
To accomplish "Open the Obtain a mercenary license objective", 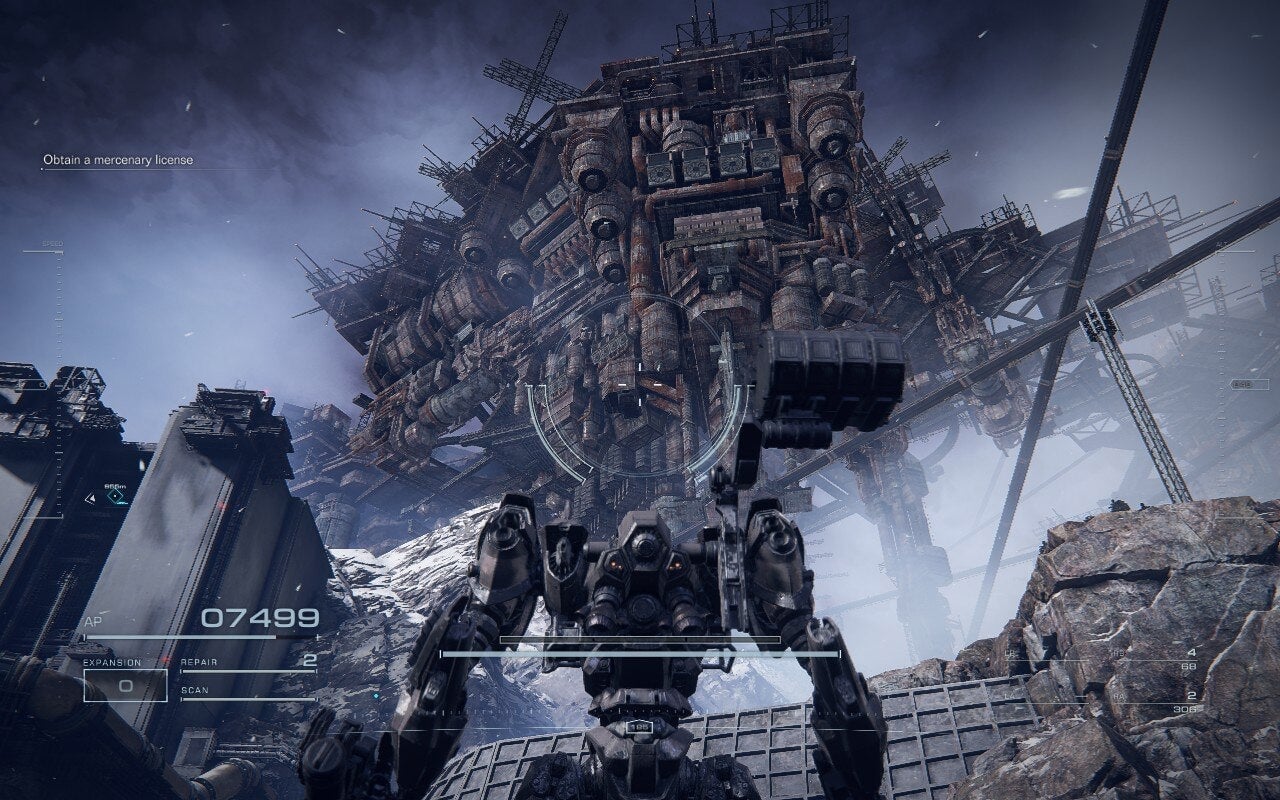I will (x=117, y=158).
